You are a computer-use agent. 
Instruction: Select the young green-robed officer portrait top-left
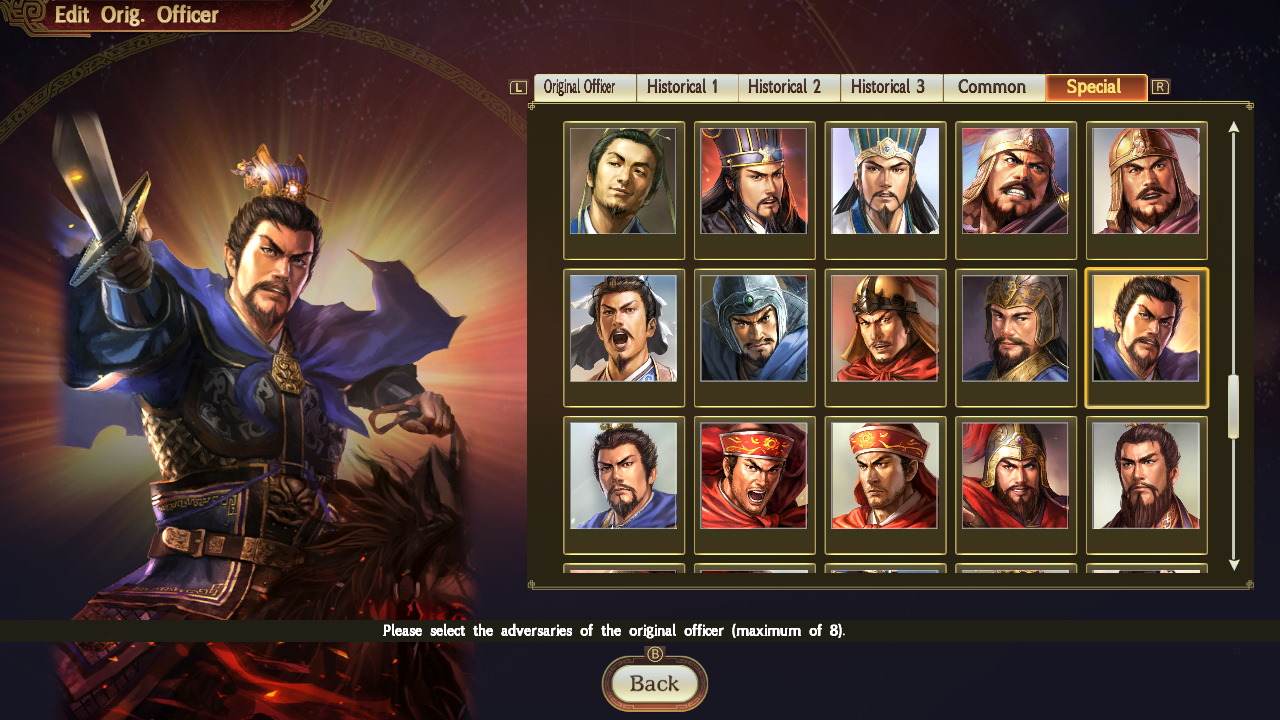623,187
